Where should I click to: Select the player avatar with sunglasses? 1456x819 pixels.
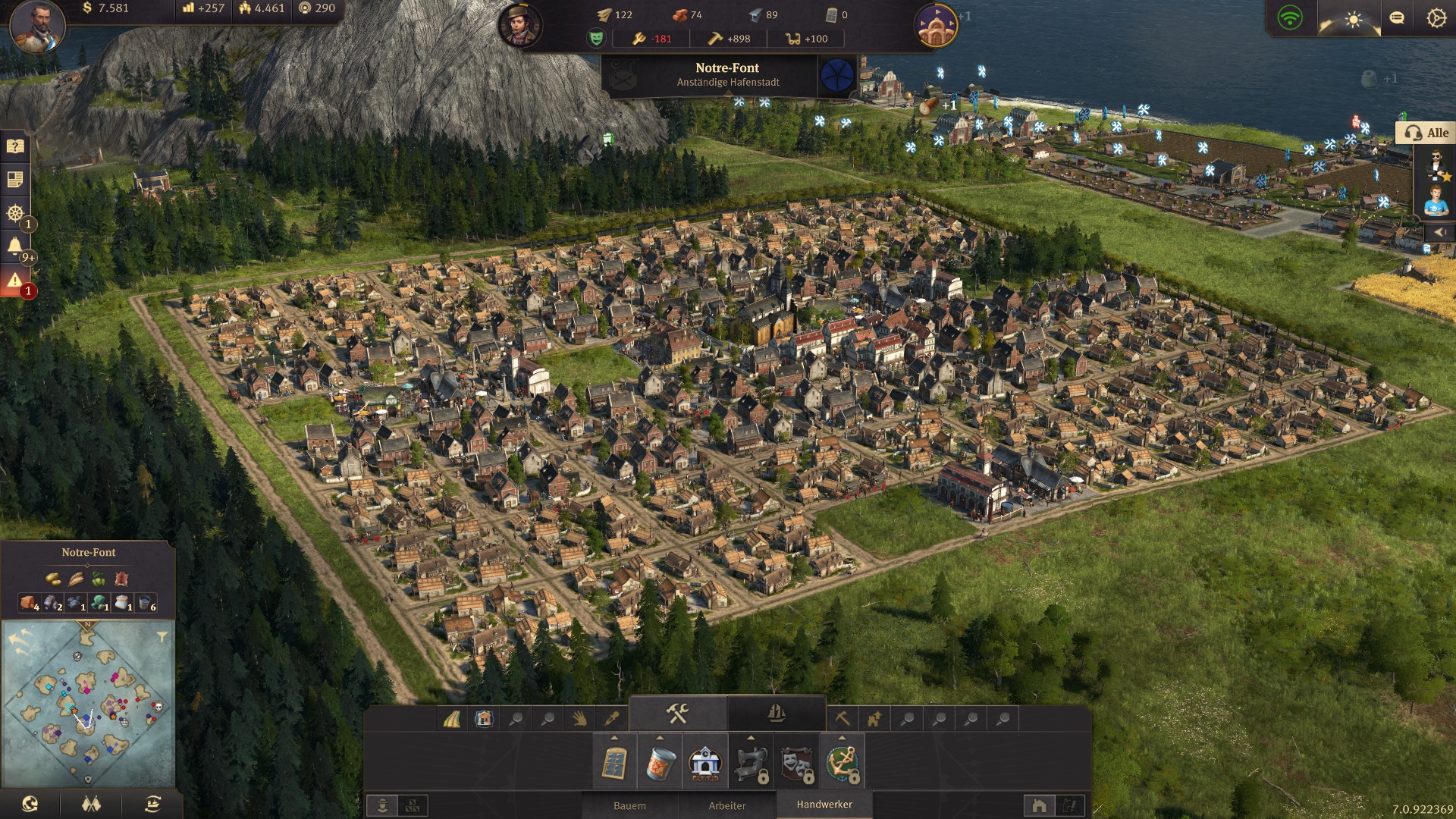(1436, 165)
